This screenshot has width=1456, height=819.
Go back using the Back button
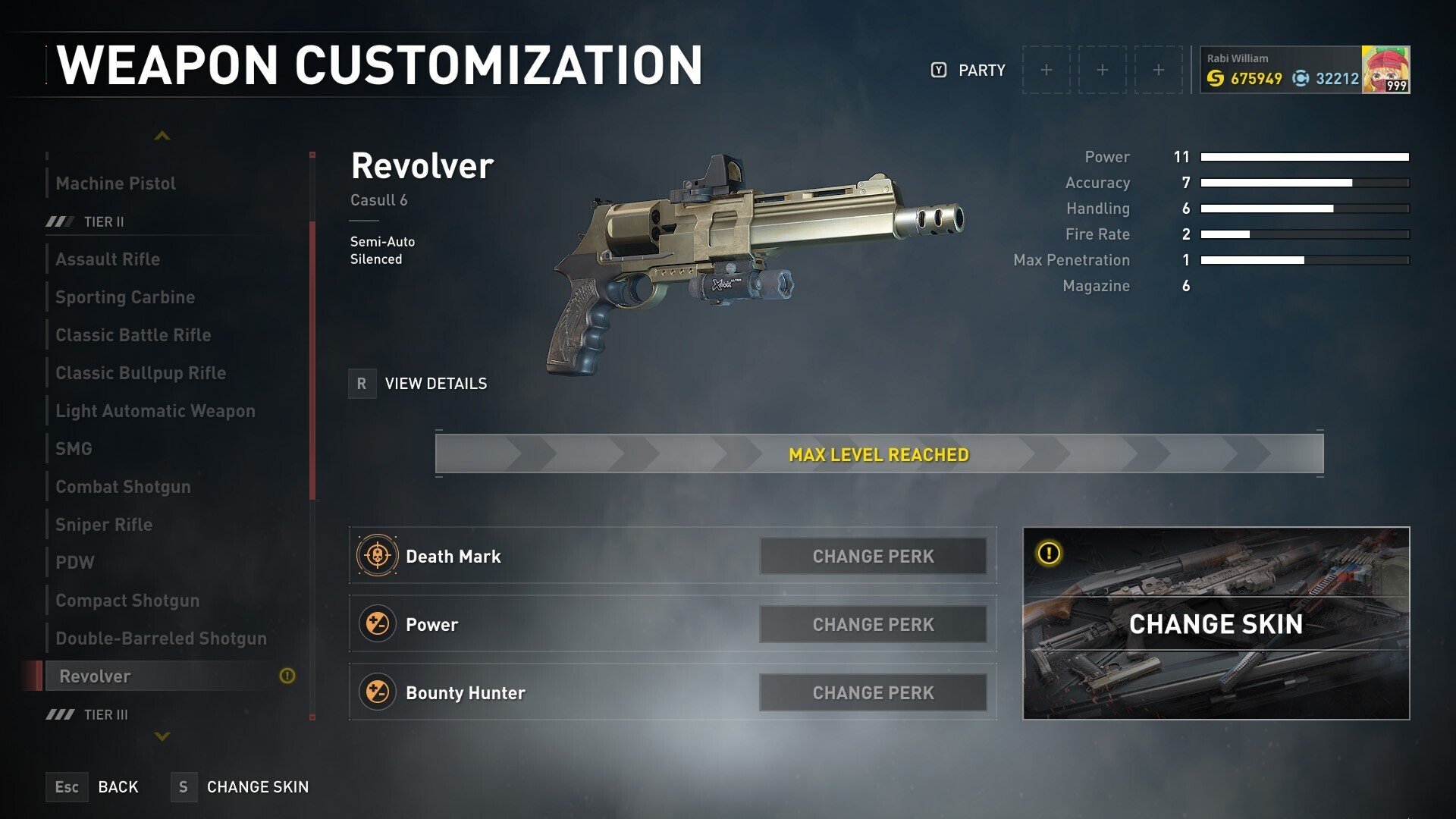tap(94, 787)
